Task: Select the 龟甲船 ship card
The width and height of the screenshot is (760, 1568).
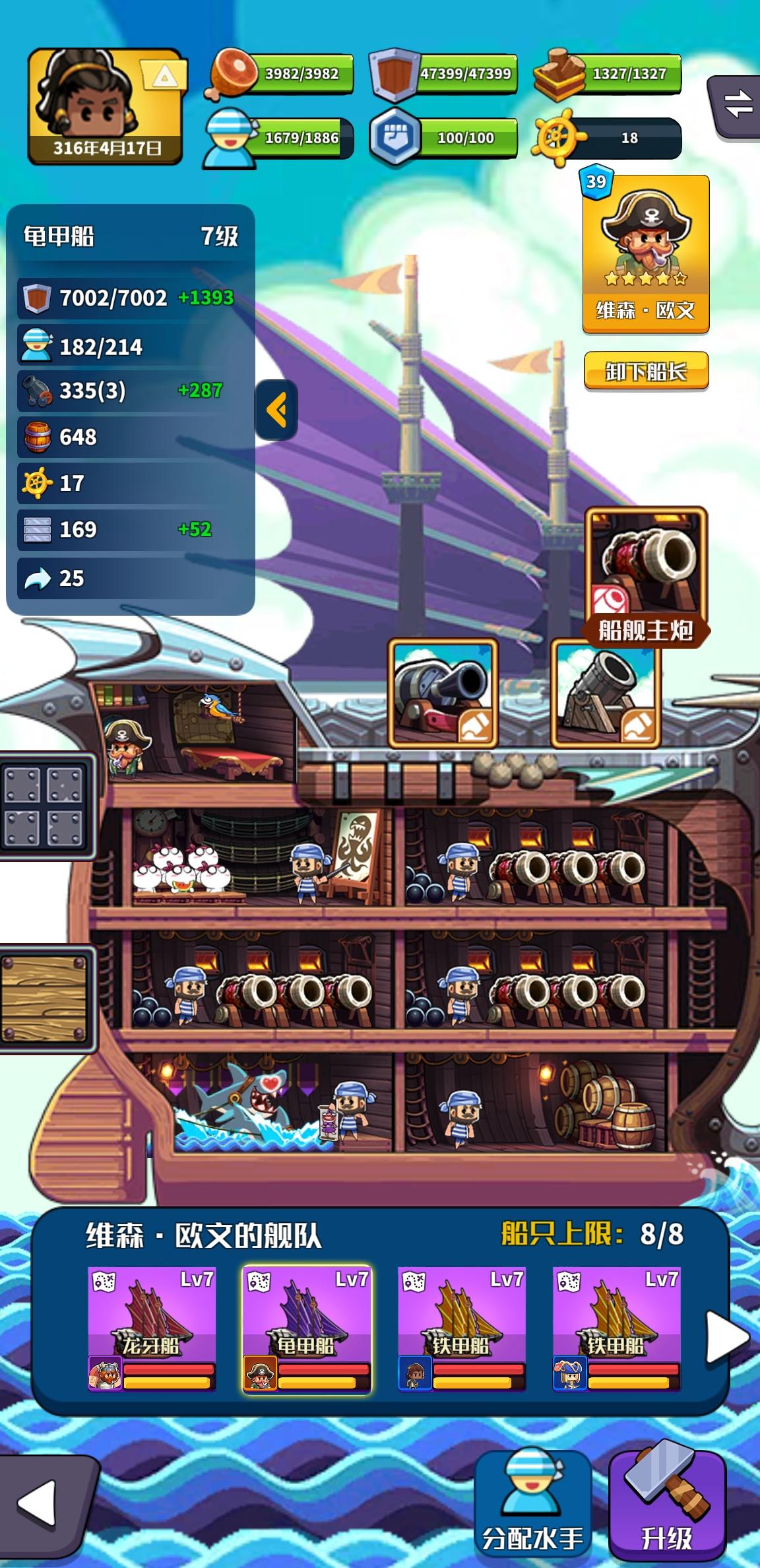Action: click(x=307, y=1328)
